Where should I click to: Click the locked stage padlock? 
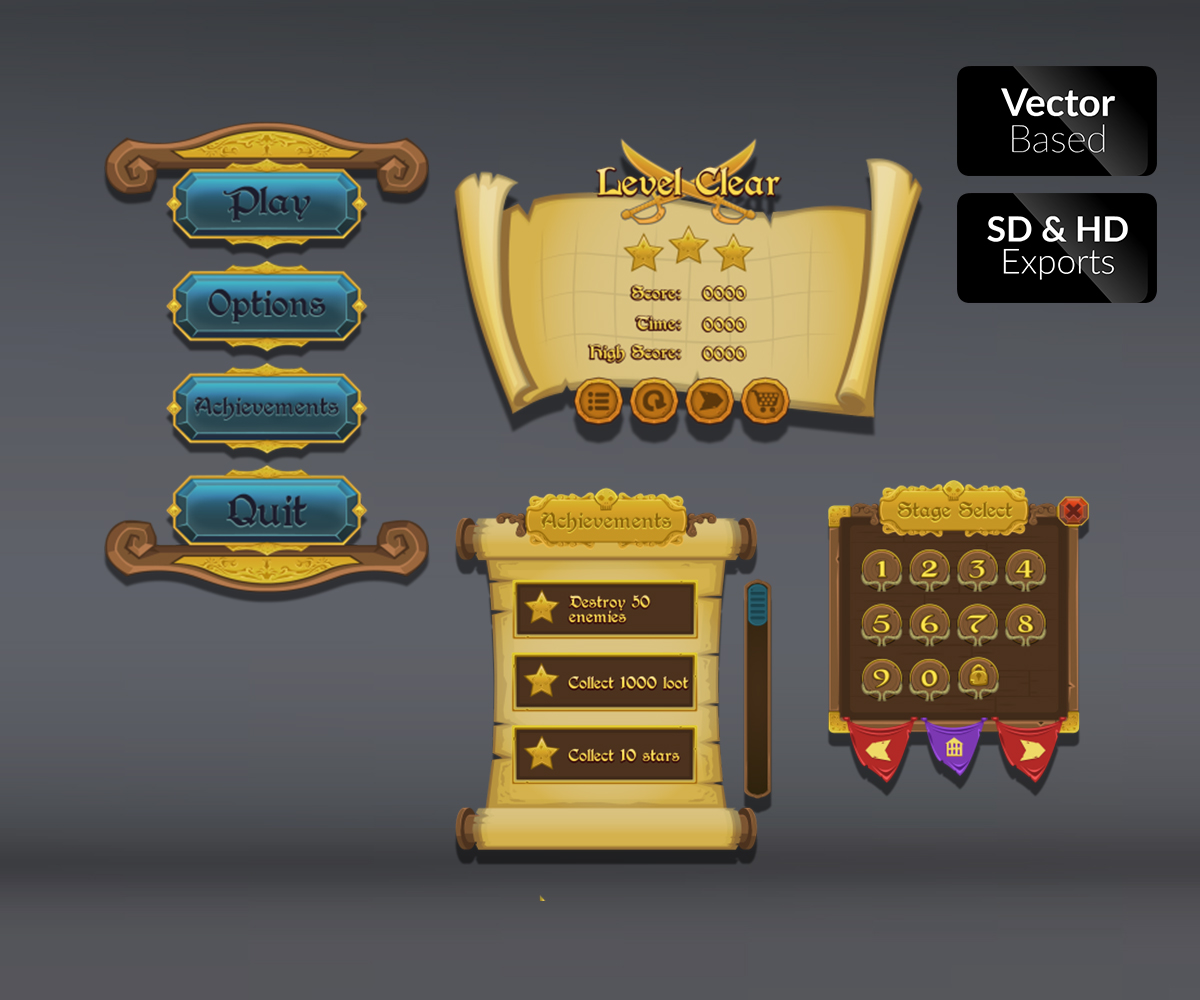pos(977,677)
